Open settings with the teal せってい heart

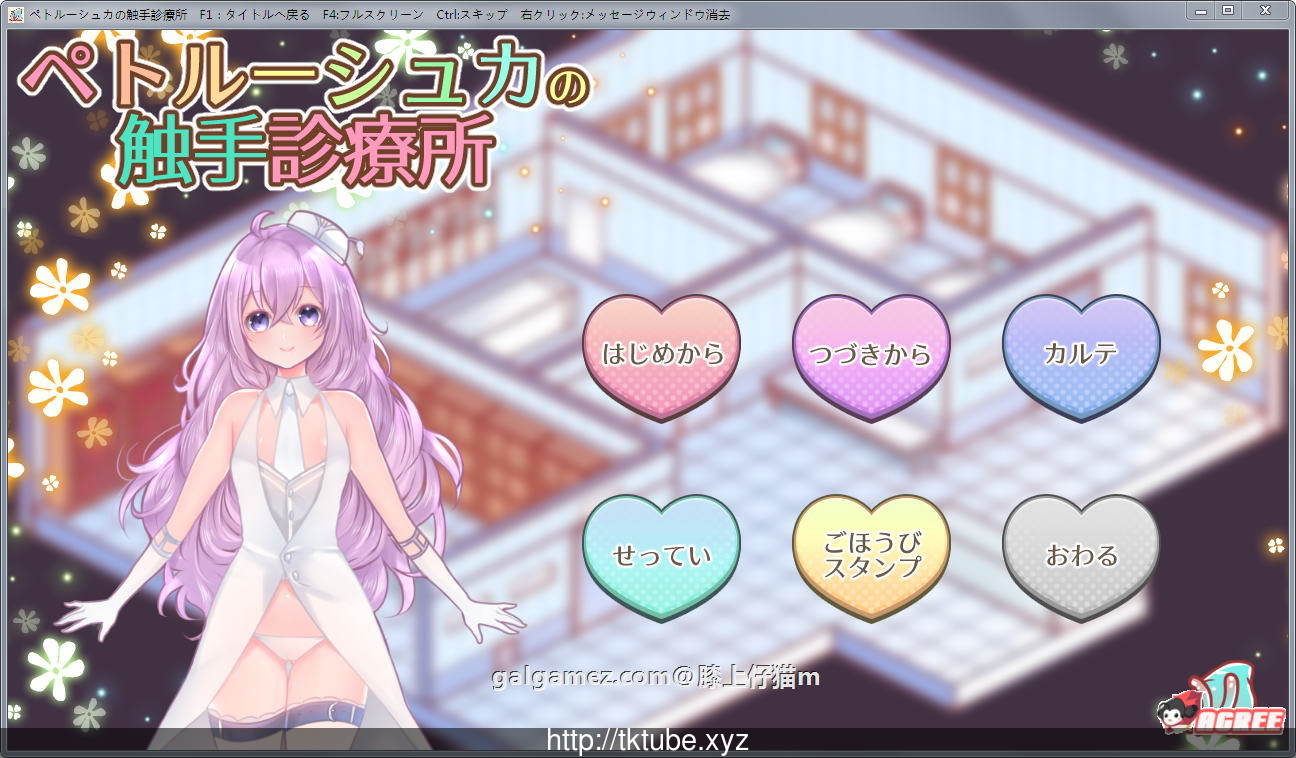coord(661,553)
